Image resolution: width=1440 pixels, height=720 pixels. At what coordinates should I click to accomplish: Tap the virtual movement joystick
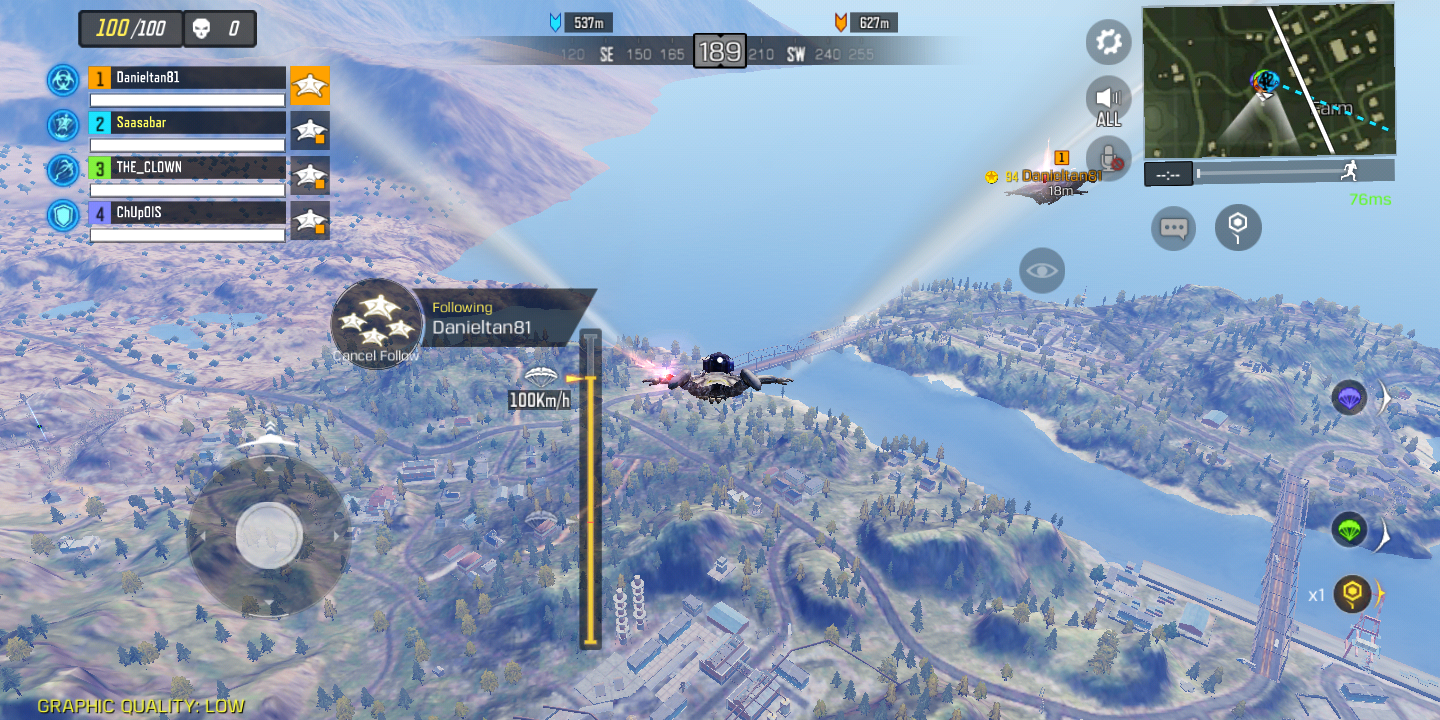coord(269,536)
